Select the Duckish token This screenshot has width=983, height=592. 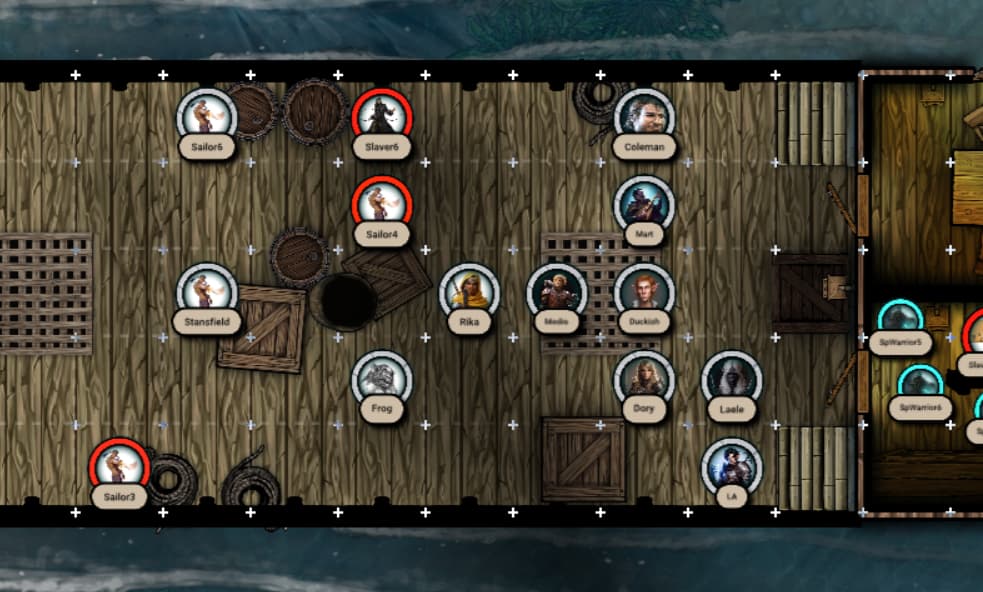[x=644, y=292]
